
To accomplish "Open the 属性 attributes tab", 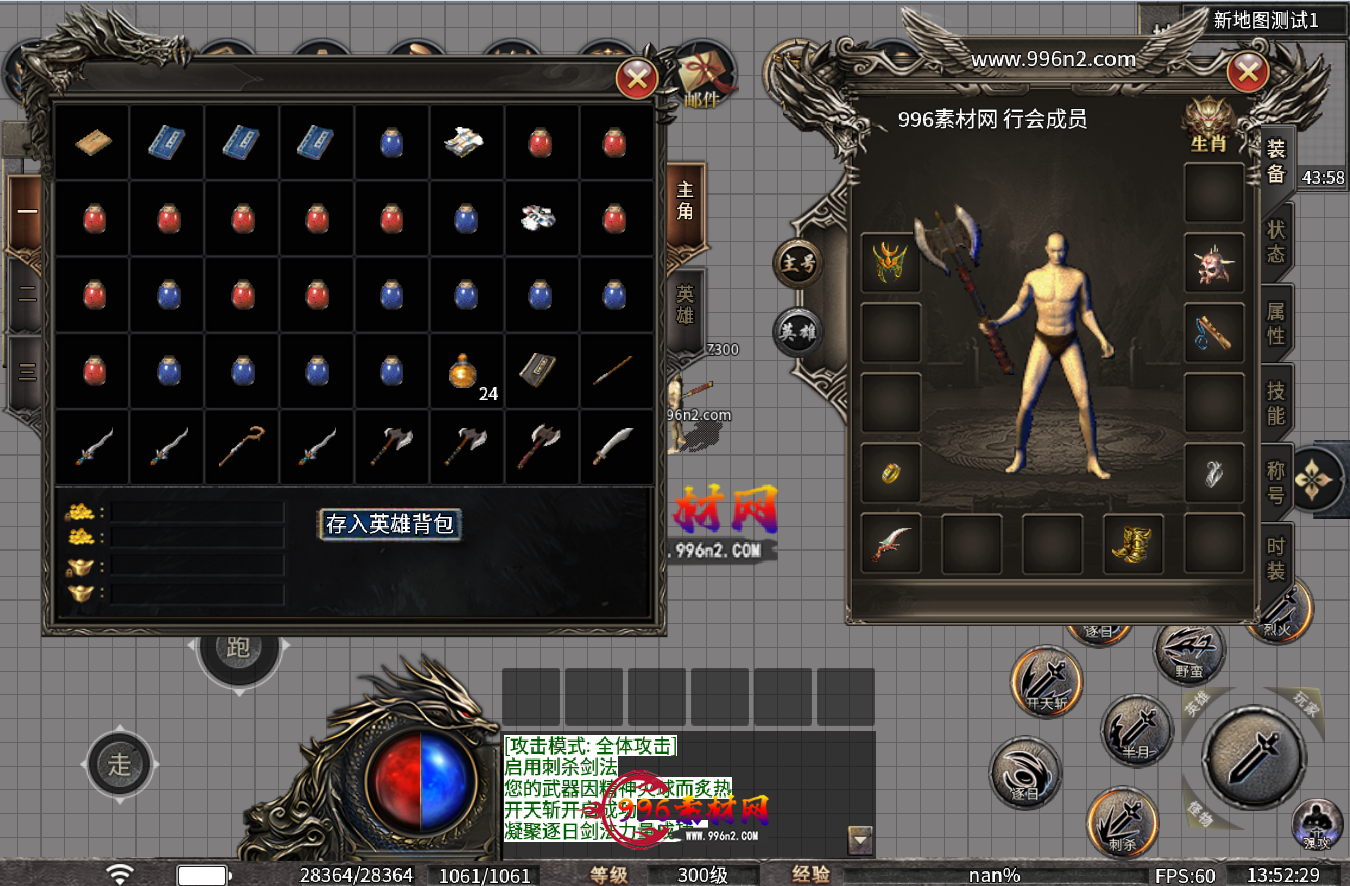I will coord(1276,322).
